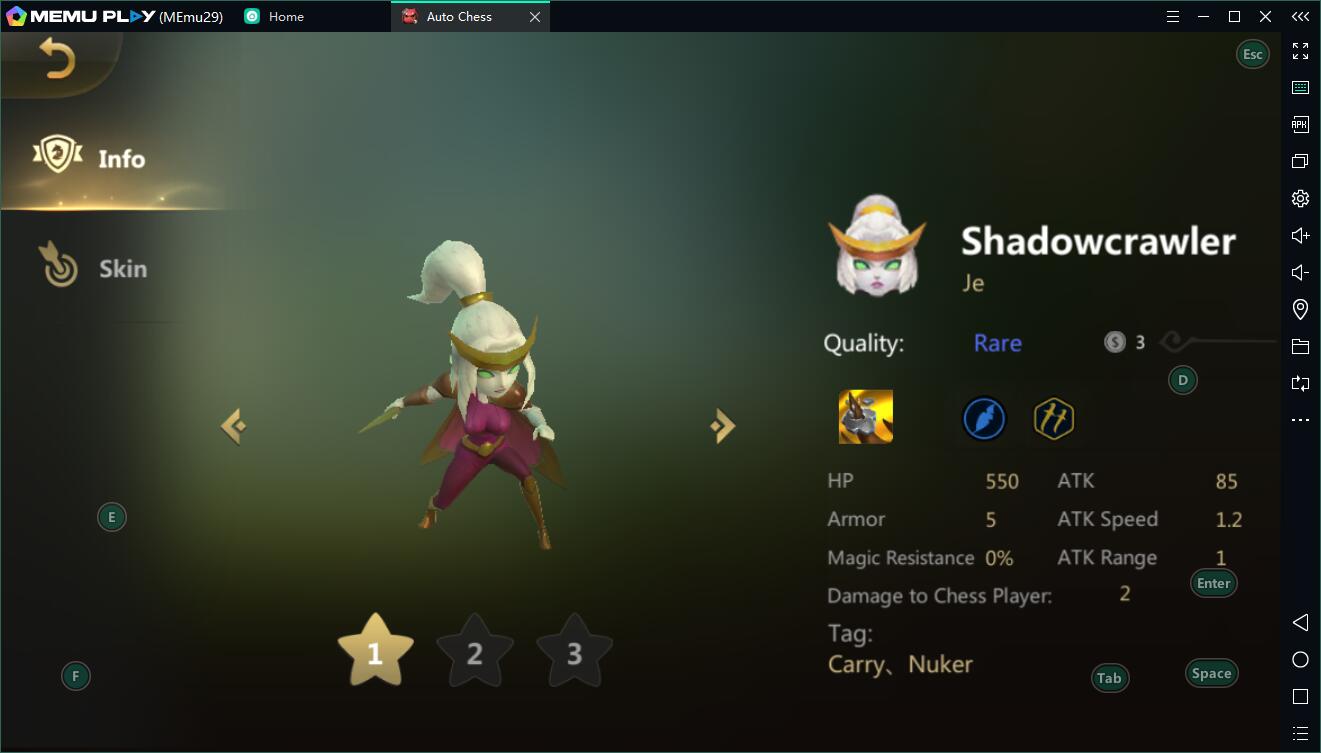The height and width of the screenshot is (753, 1321).
Task: Show the previous chess piece
Action: click(x=234, y=426)
